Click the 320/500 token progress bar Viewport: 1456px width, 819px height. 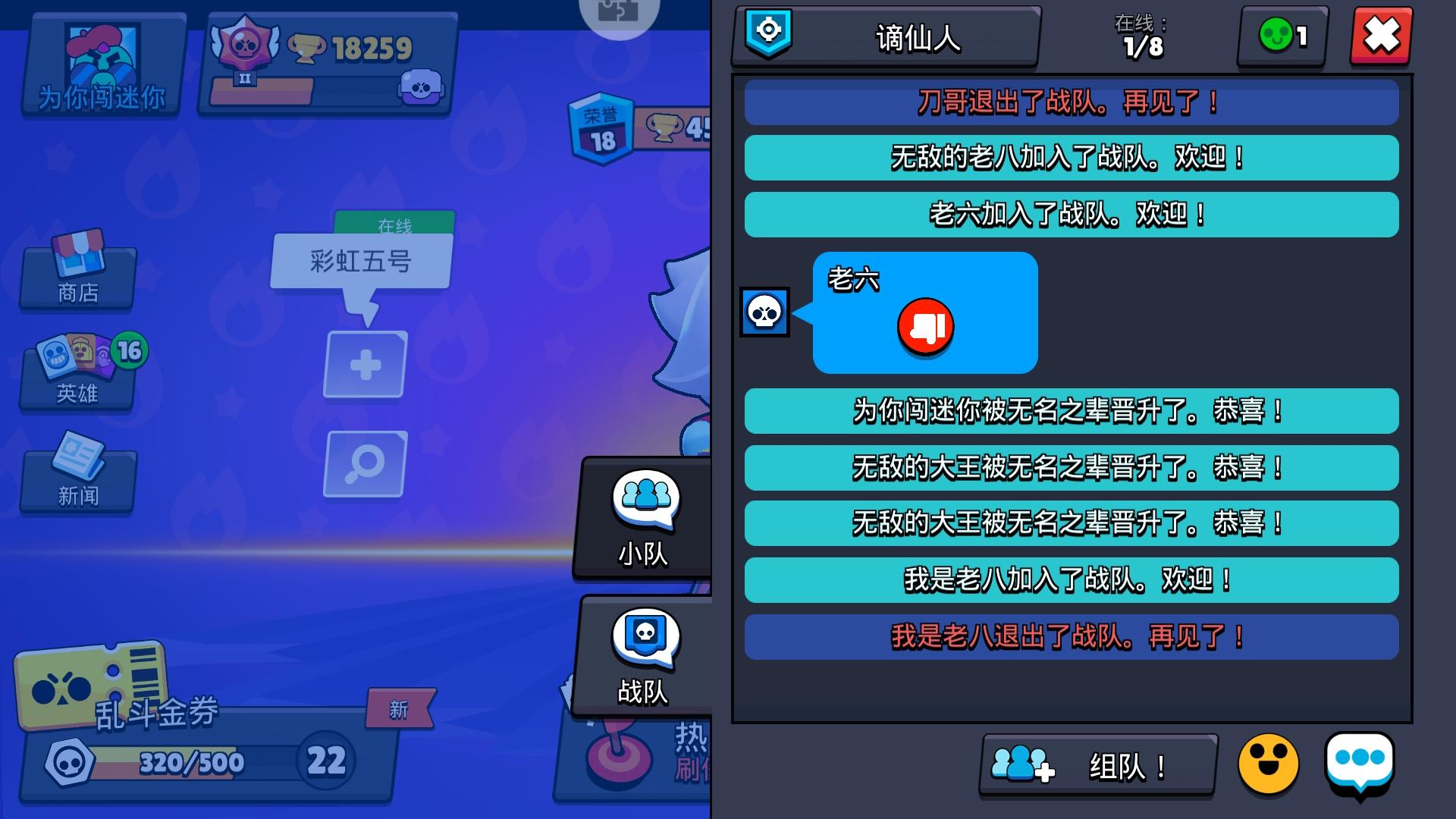[190, 764]
